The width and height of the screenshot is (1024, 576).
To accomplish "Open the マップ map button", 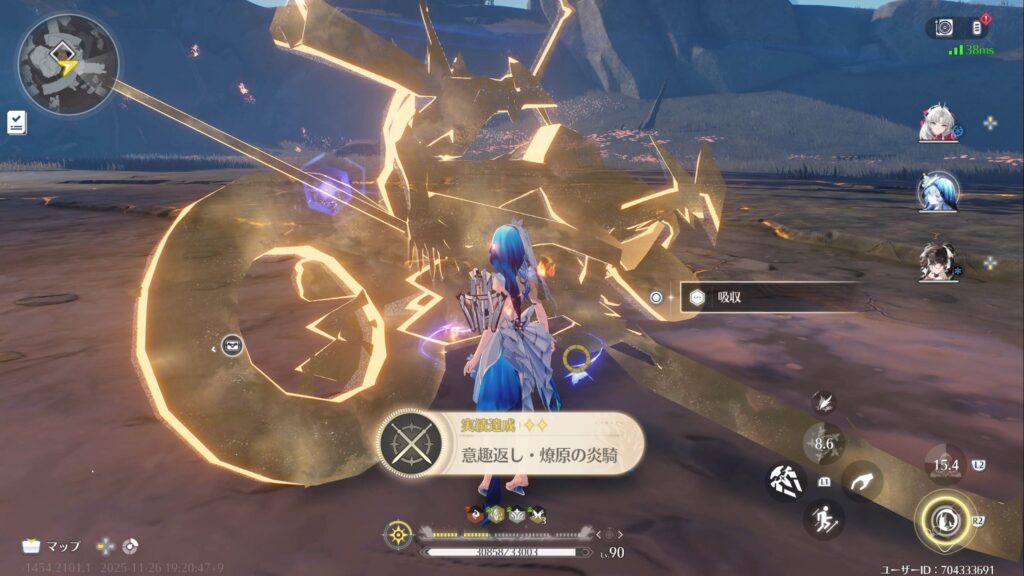I will (52, 546).
